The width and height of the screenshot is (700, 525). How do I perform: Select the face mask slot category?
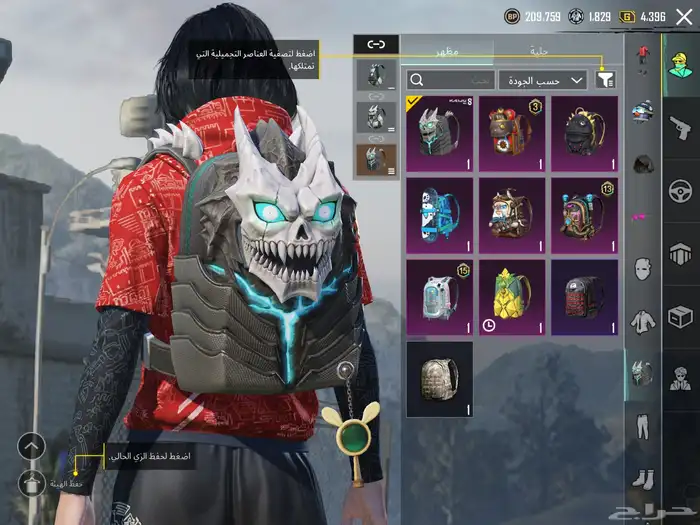click(641, 269)
